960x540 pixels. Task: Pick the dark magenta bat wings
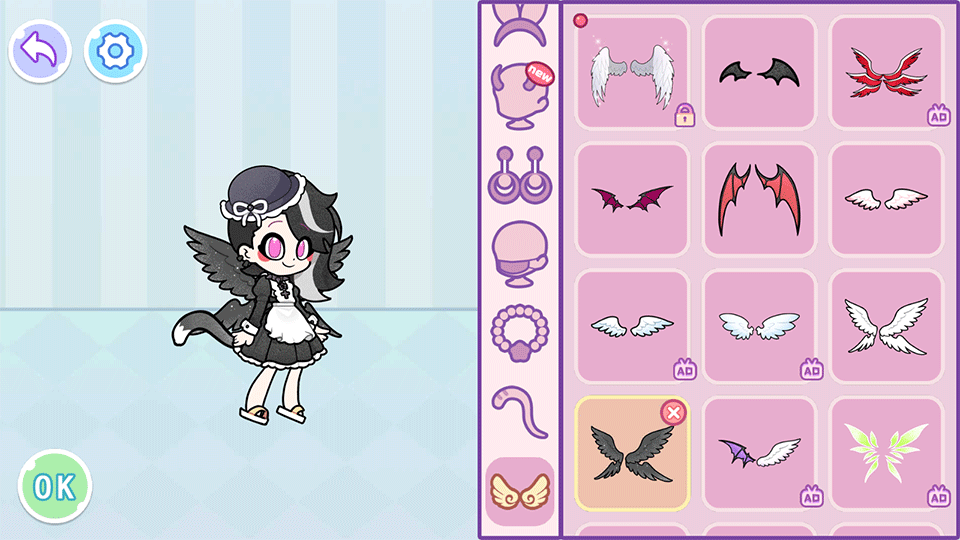point(632,199)
